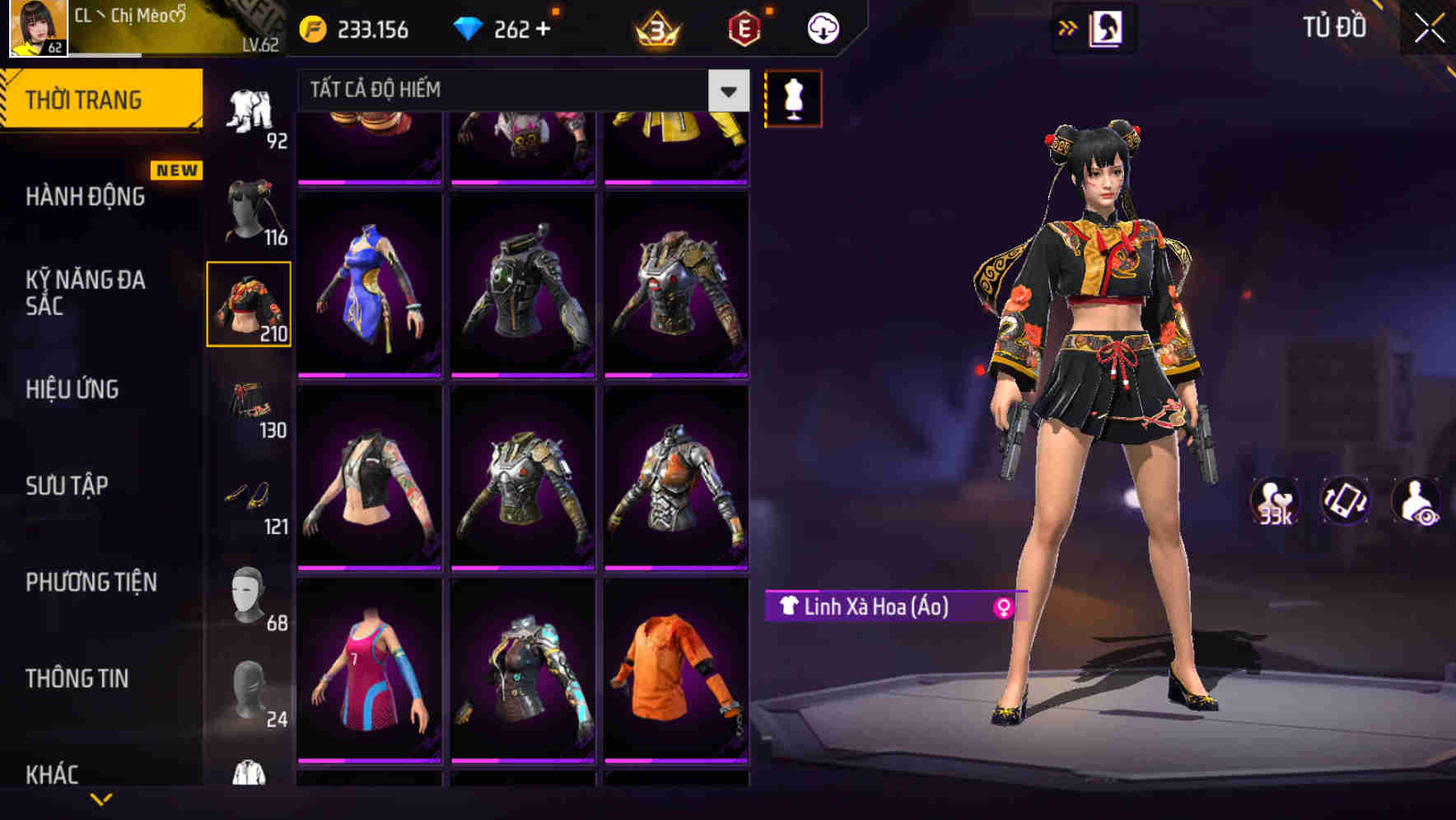Open the cloud download icon in the top bar
The image size is (1456, 820).
822,27
